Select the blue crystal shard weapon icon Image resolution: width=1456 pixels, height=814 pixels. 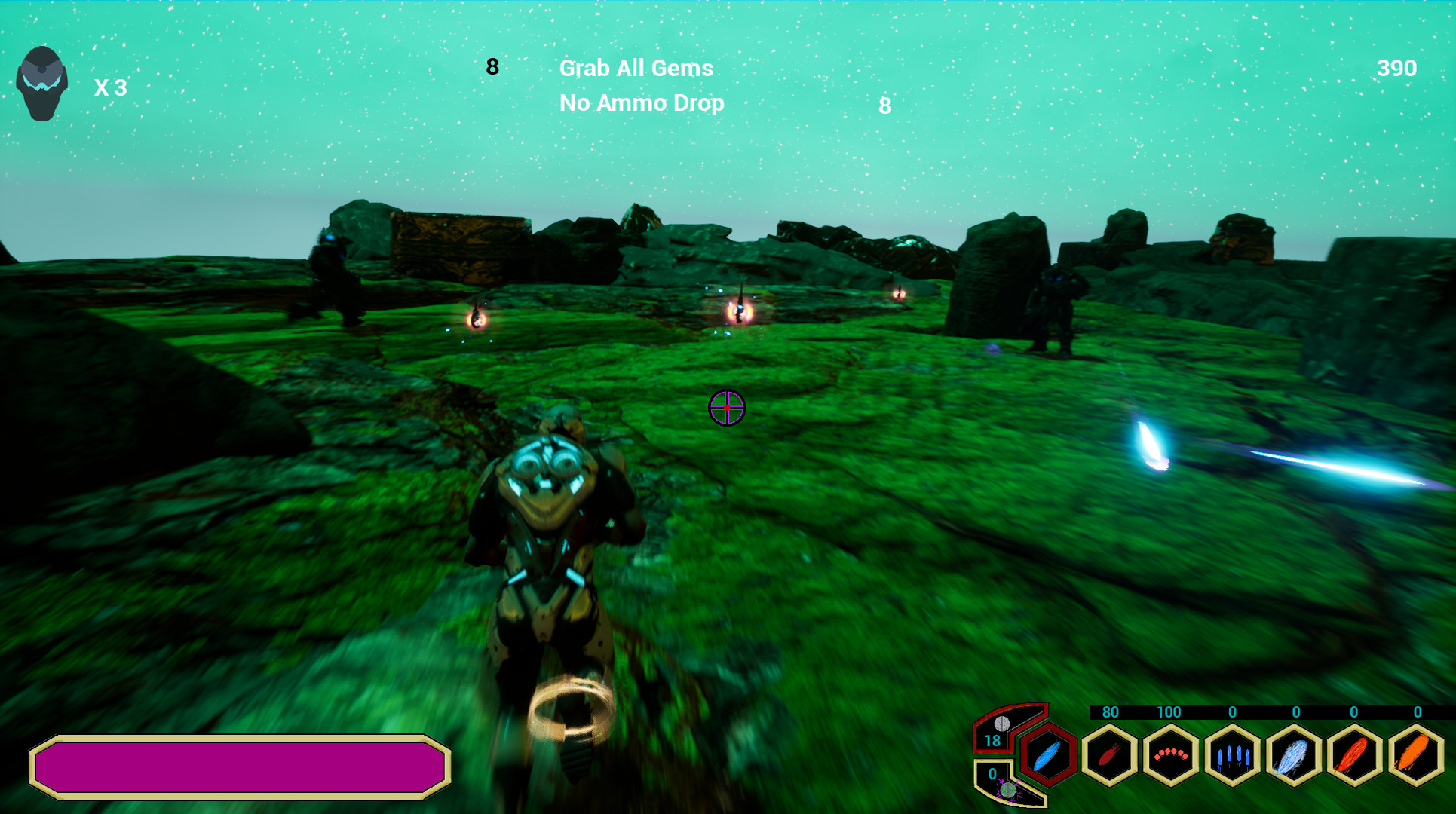pos(1233,754)
